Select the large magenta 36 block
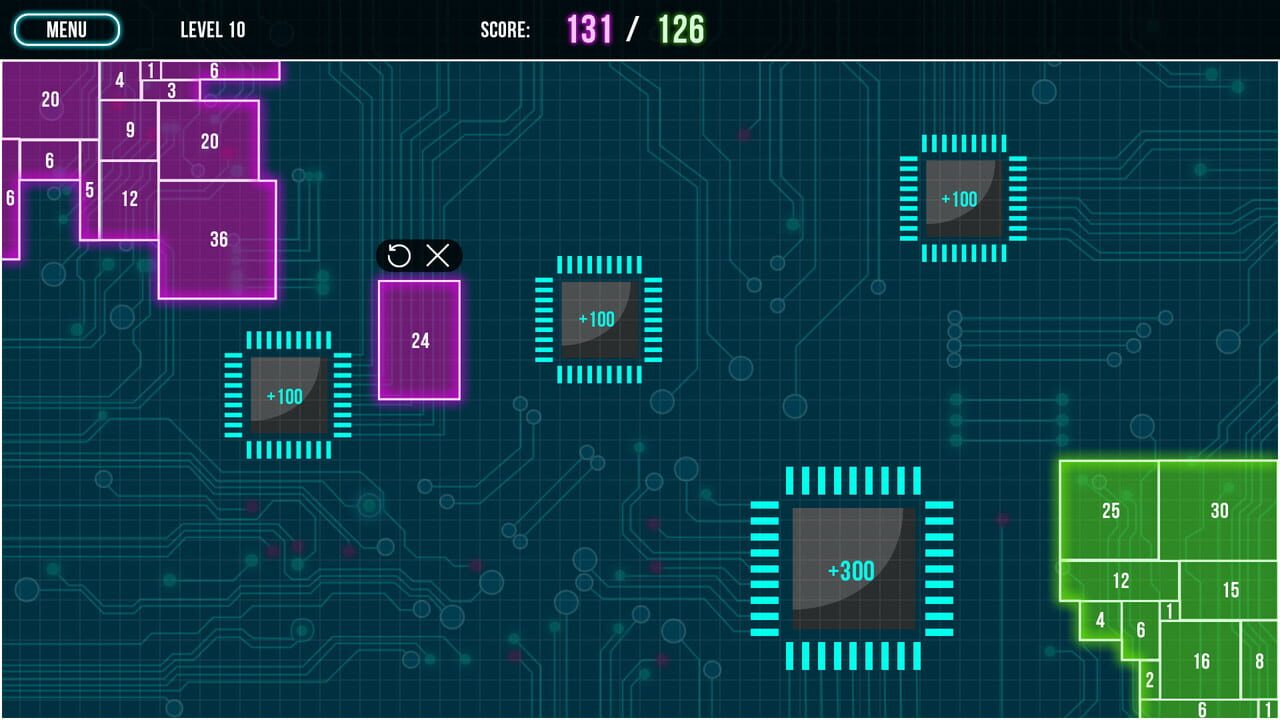 click(219, 239)
